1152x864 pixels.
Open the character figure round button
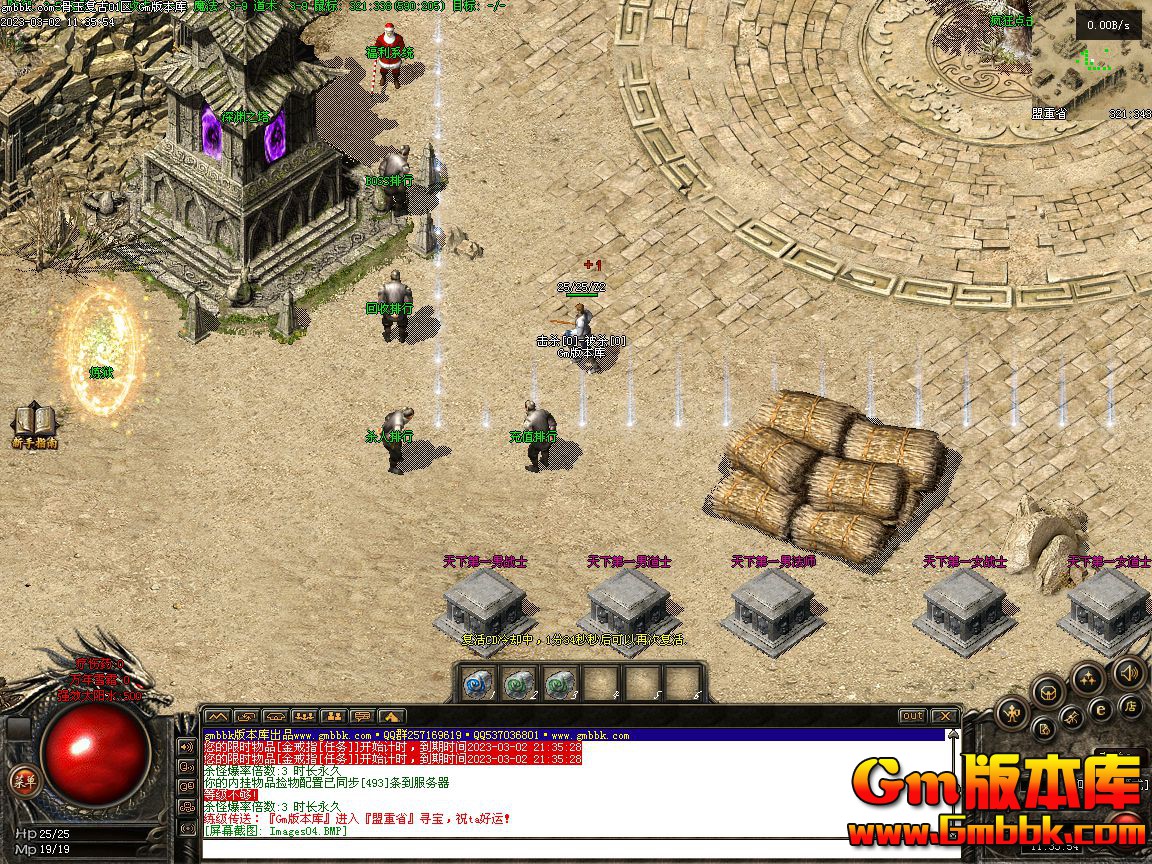point(1013,712)
